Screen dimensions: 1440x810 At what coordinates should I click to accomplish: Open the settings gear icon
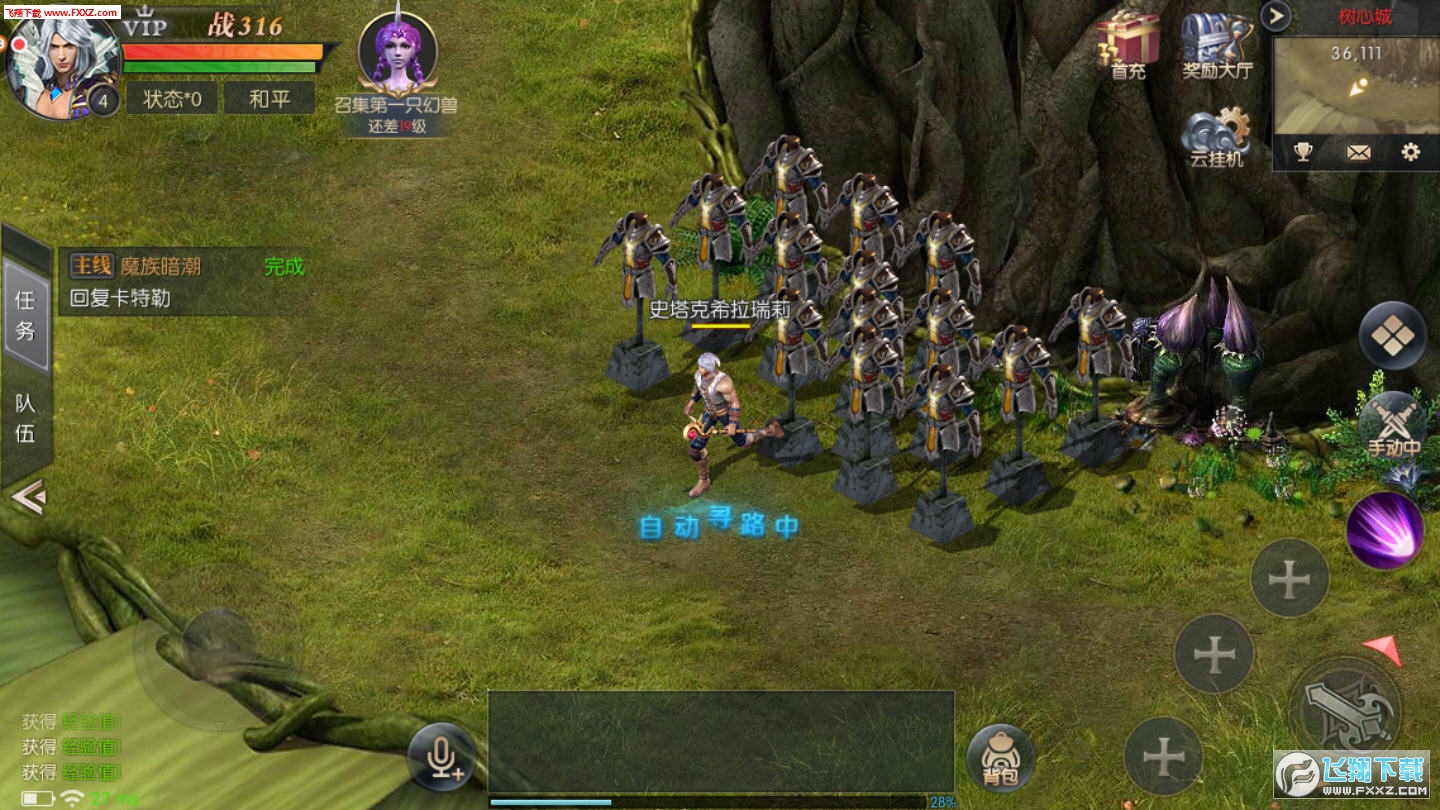click(x=1410, y=152)
